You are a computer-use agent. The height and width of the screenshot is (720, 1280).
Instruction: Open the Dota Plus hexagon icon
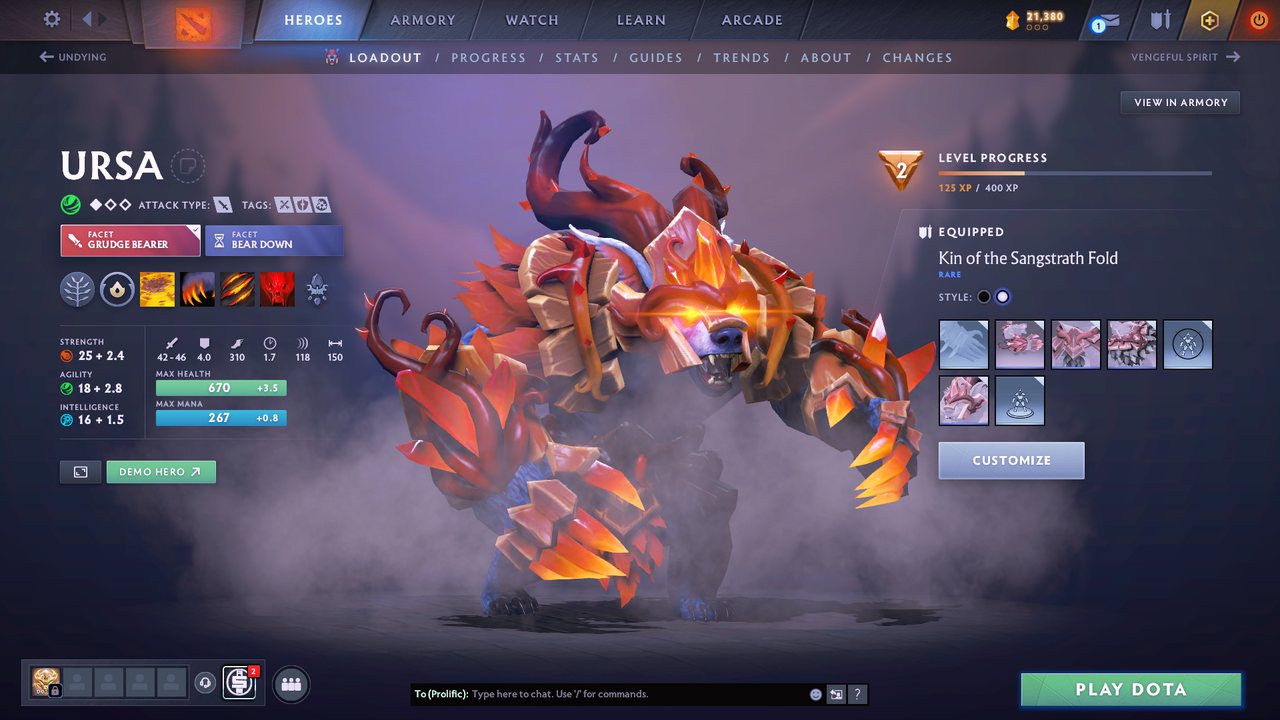[x=1209, y=19]
